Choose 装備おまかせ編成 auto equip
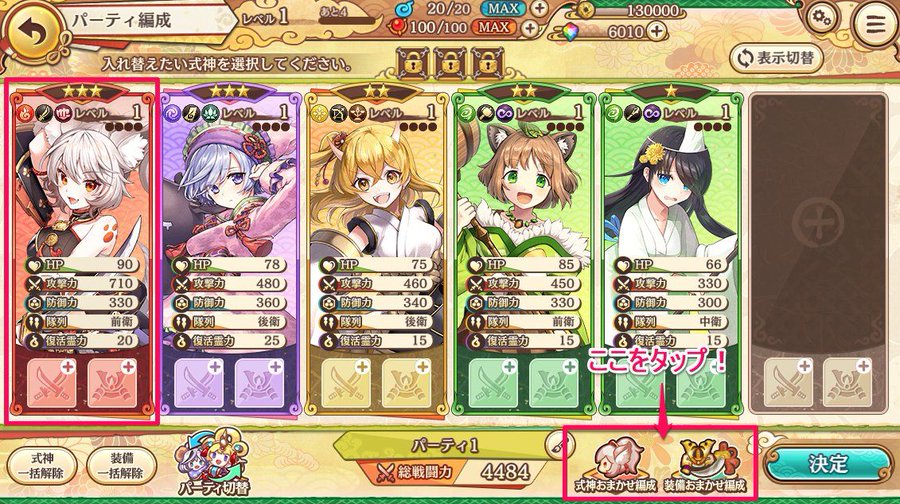Screen dimensions: 900x504 click(706, 464)
